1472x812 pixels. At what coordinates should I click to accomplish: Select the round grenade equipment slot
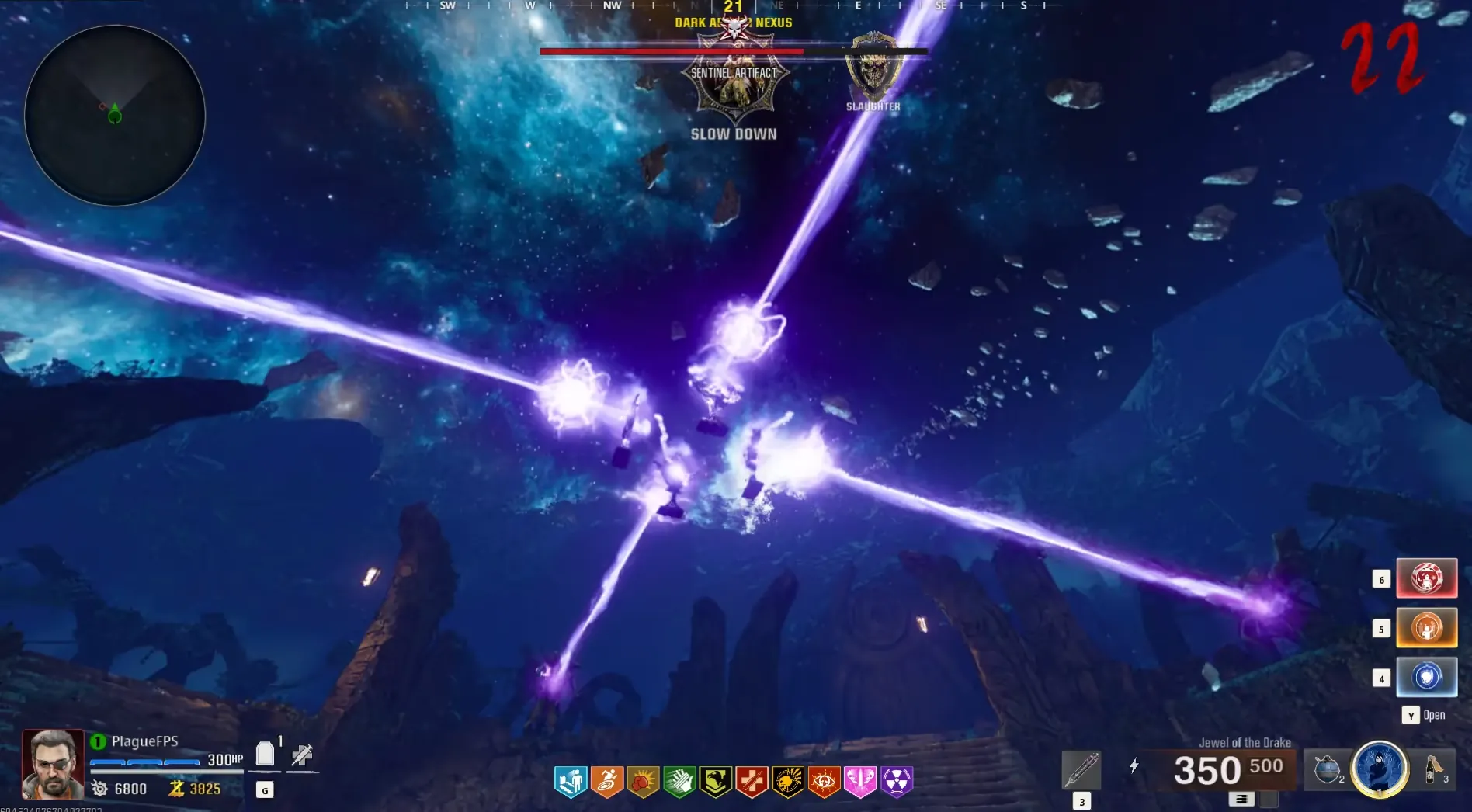tap(1327, 769)
